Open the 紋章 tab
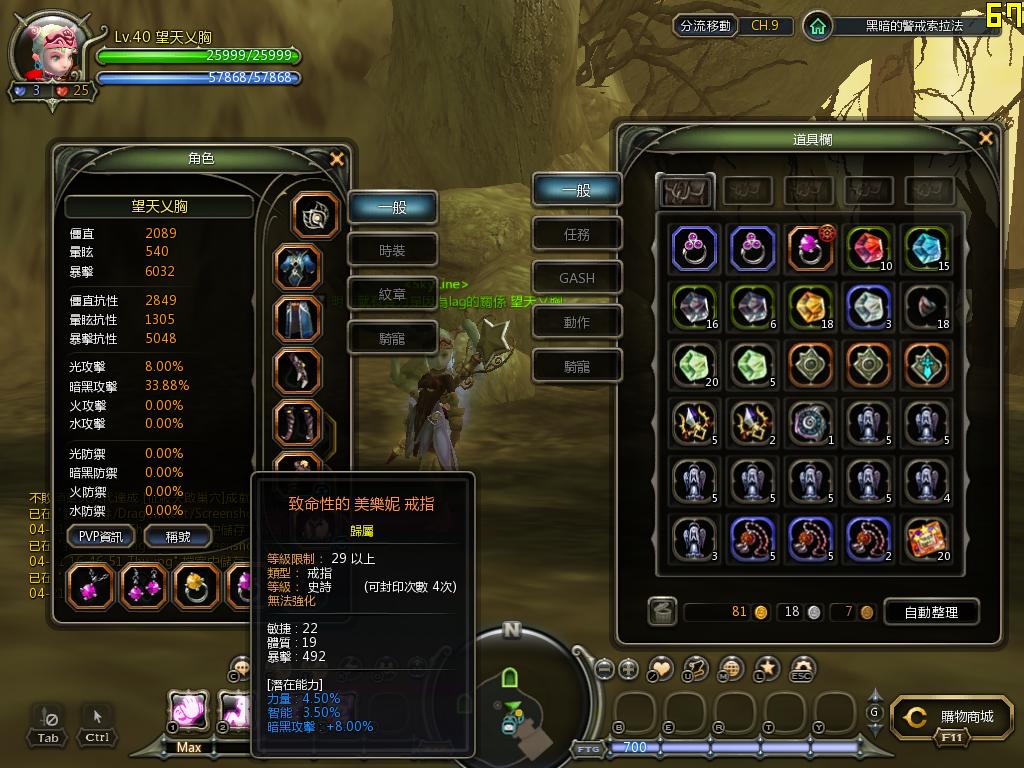This screenshot has width=1024, height=768. [392, 295]
